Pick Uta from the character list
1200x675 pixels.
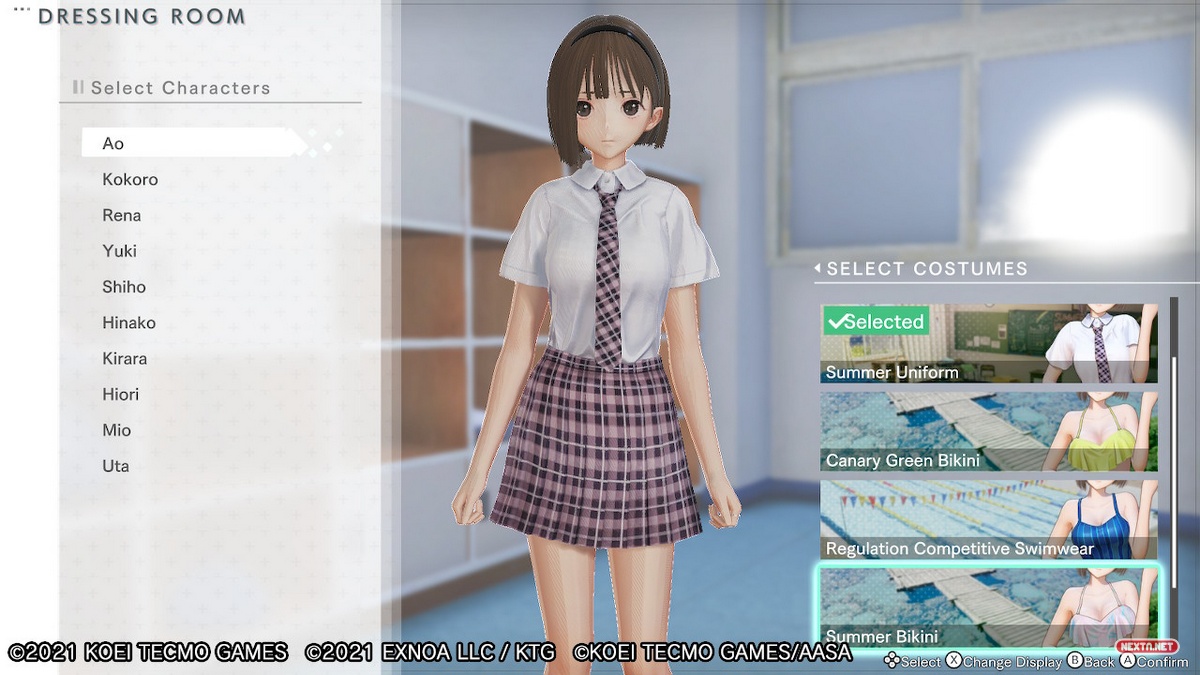coord(115,466)
